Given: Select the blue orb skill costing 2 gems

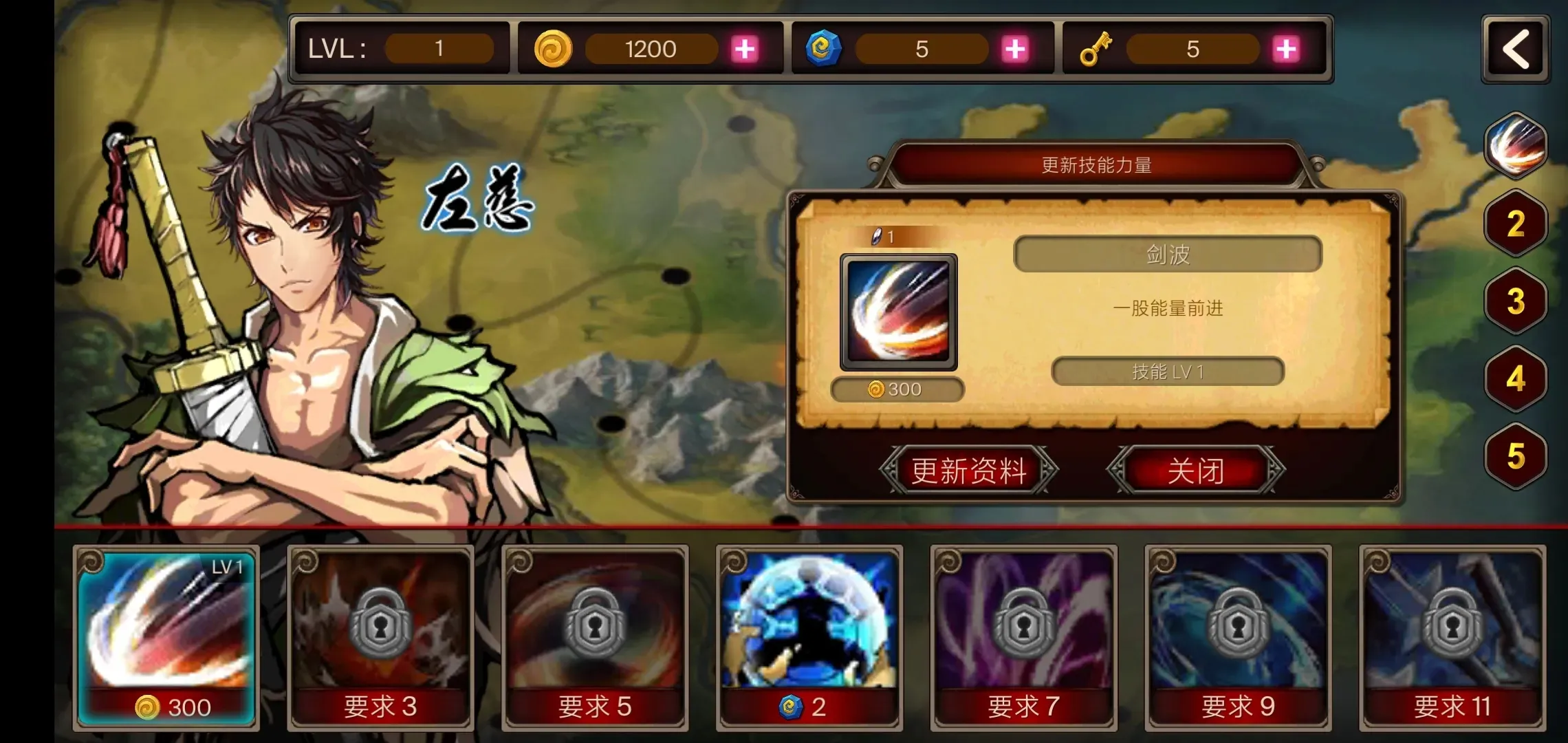Looking at the screenshot, I should pos(808,640).
